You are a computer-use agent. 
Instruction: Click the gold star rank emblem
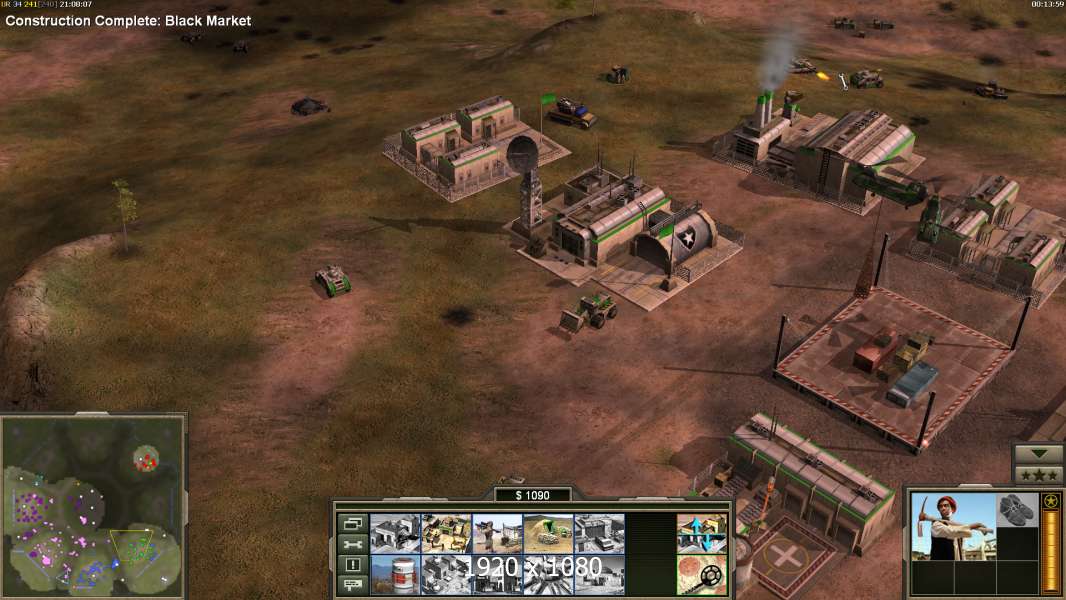click(x=1051, y=501)
